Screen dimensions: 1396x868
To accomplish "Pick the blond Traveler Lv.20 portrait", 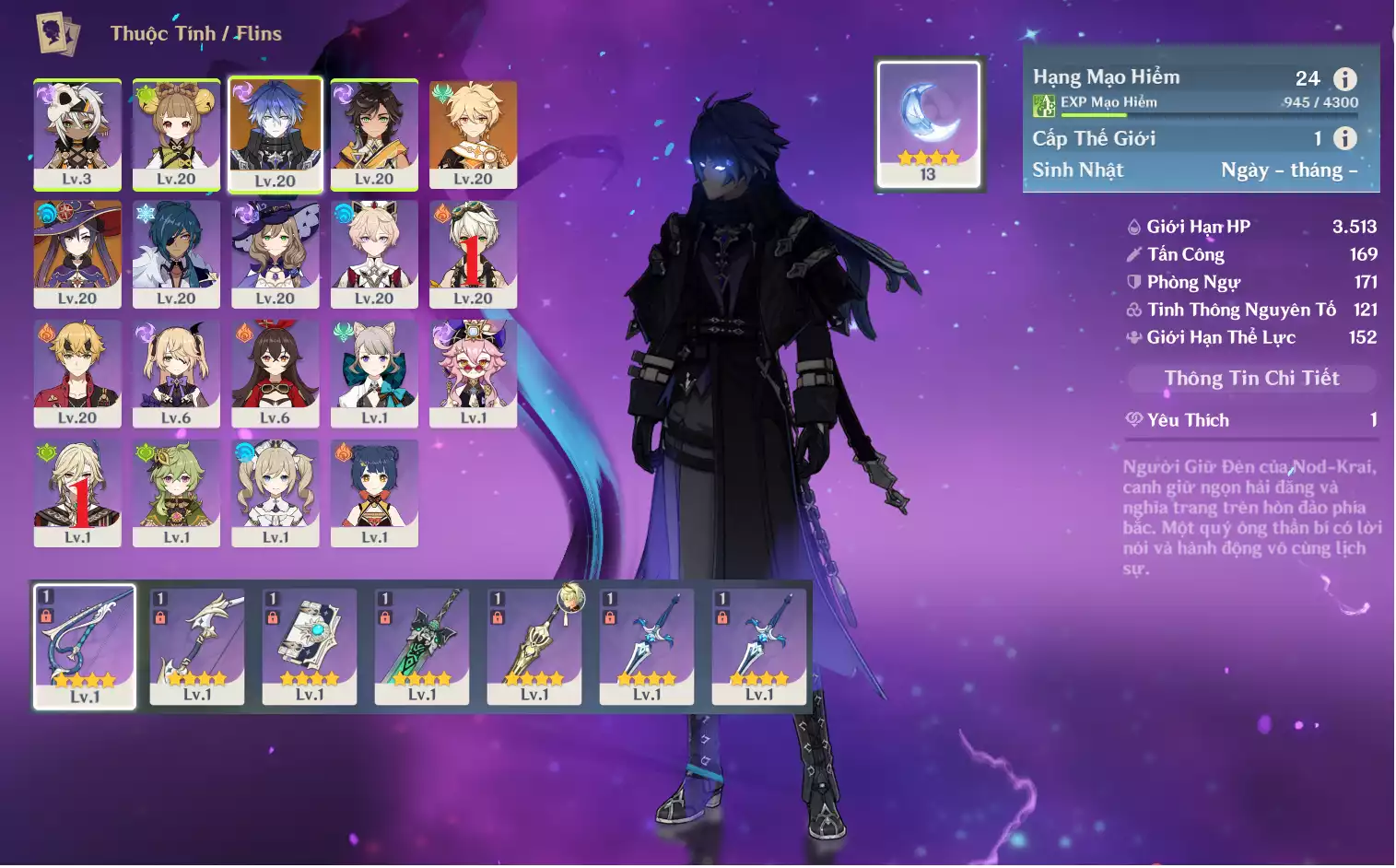I will (x=473, y=135).
